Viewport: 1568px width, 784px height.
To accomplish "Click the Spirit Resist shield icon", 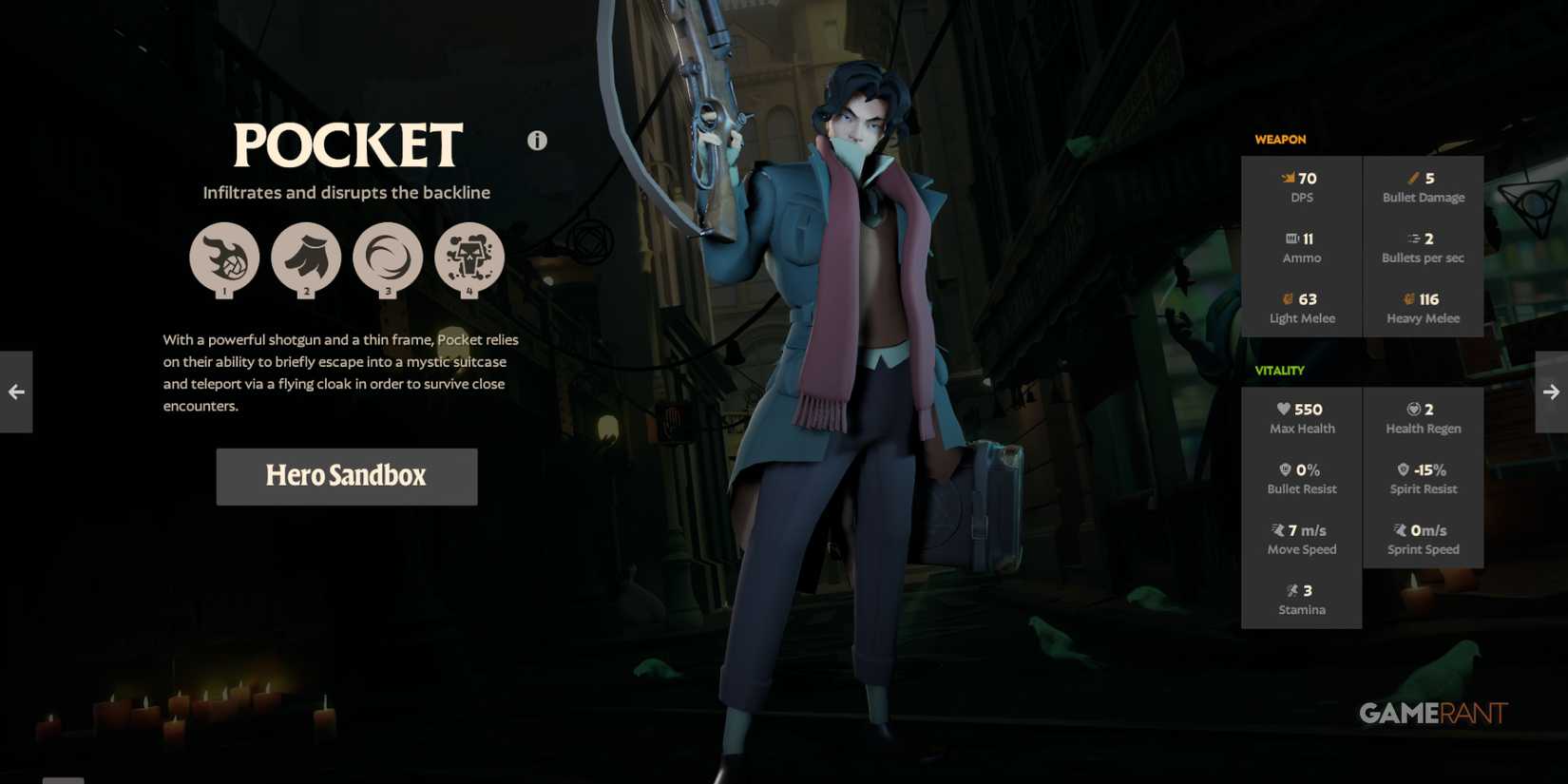I will click(1402, 468).
